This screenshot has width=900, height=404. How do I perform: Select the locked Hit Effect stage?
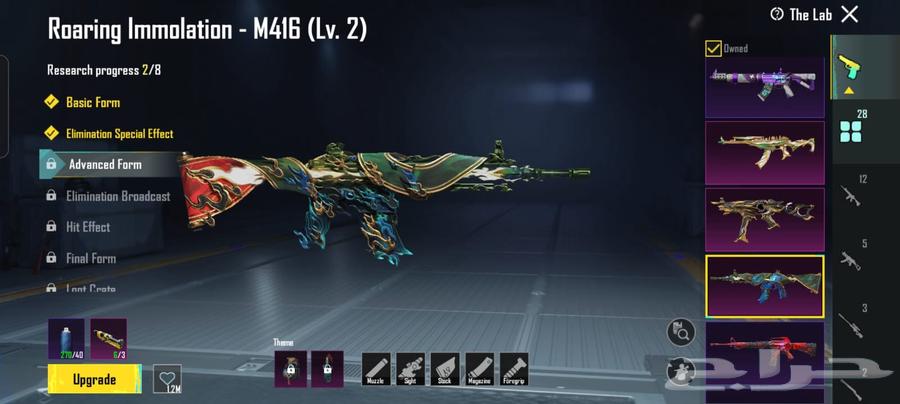coord(87,227)
